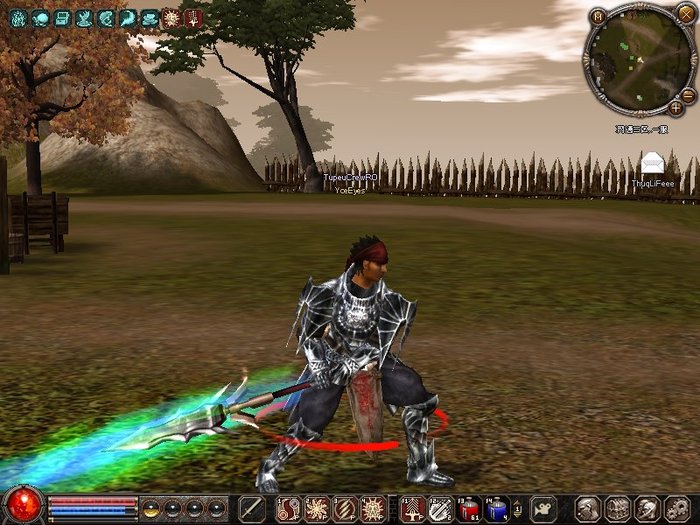700x525 pixels.
Task: Select the sword attack slot
Action: pyautogui.click(x=251, y=508)
